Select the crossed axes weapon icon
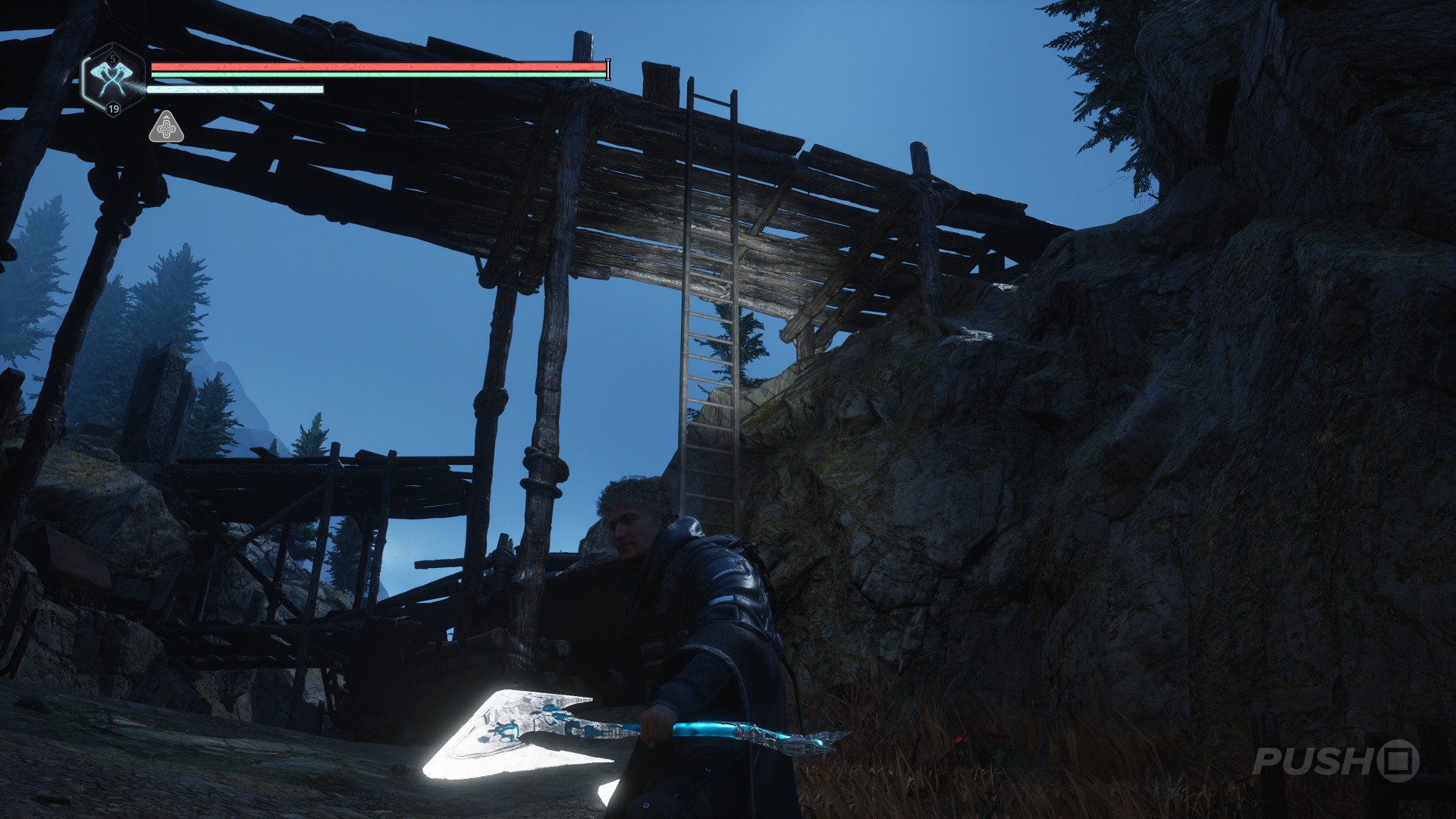 pyautogui.click(x=112, y=79)
